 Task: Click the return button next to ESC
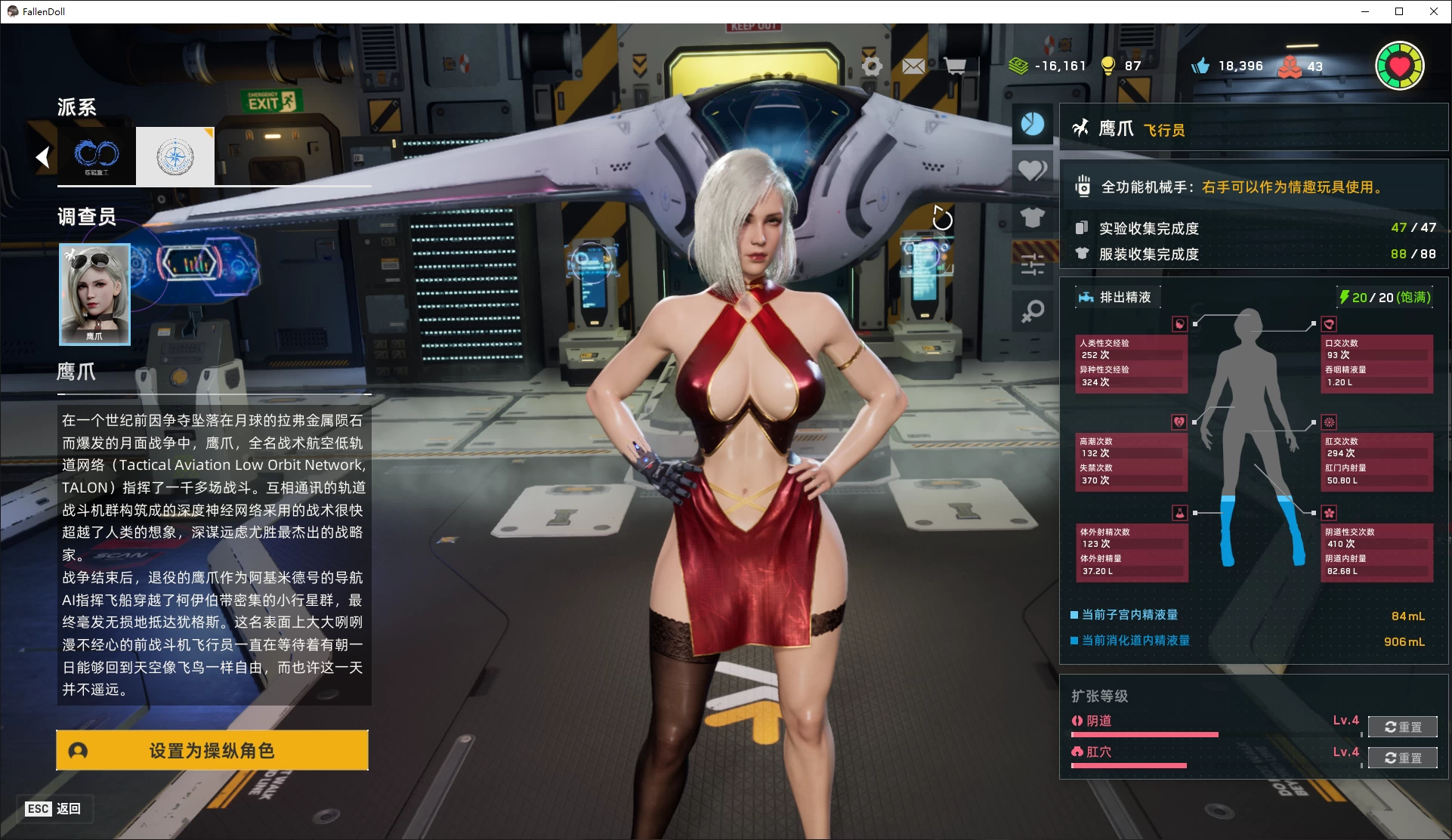[68, 808]
